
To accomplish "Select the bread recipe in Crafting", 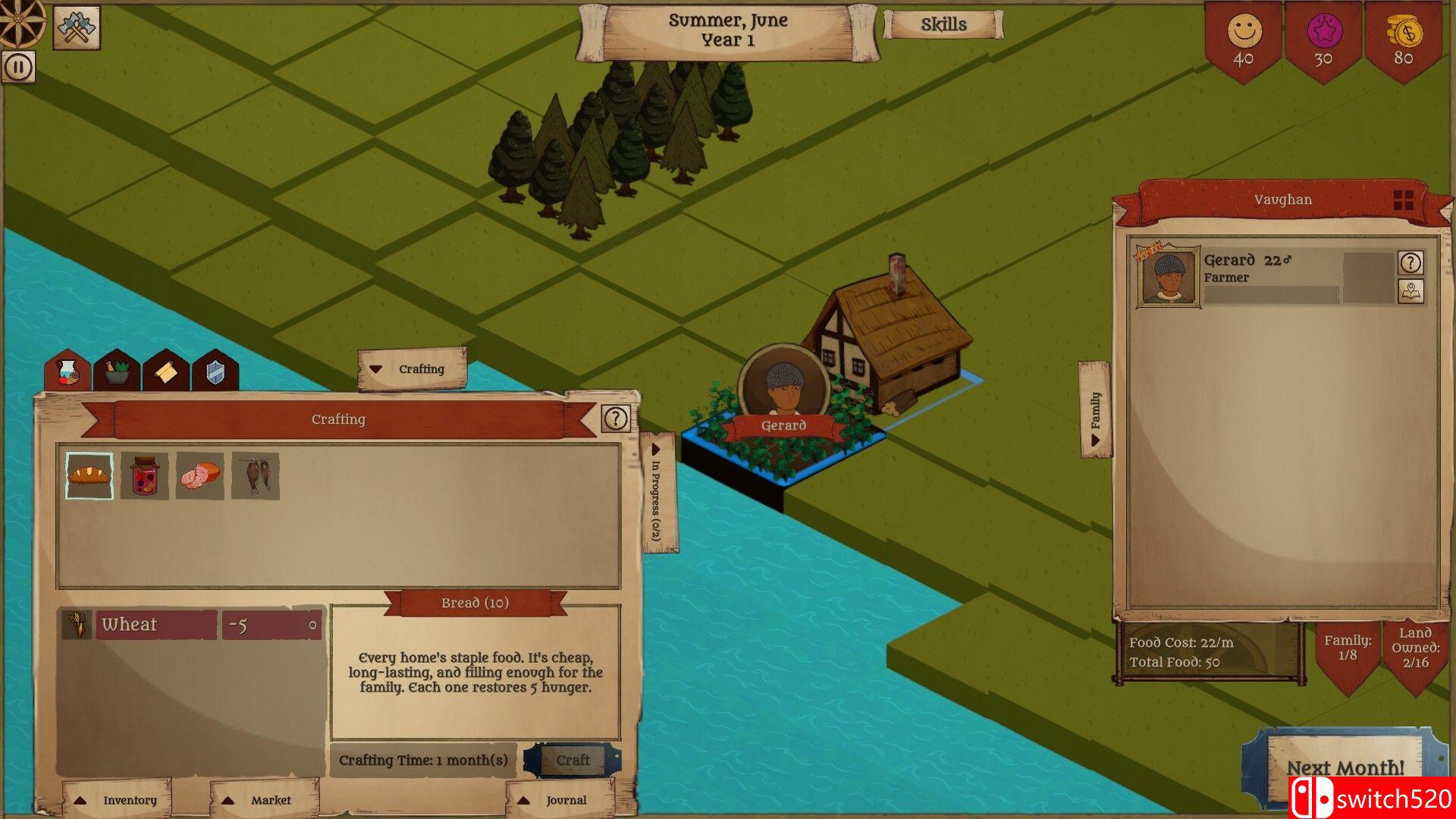I will coord(89,475).
